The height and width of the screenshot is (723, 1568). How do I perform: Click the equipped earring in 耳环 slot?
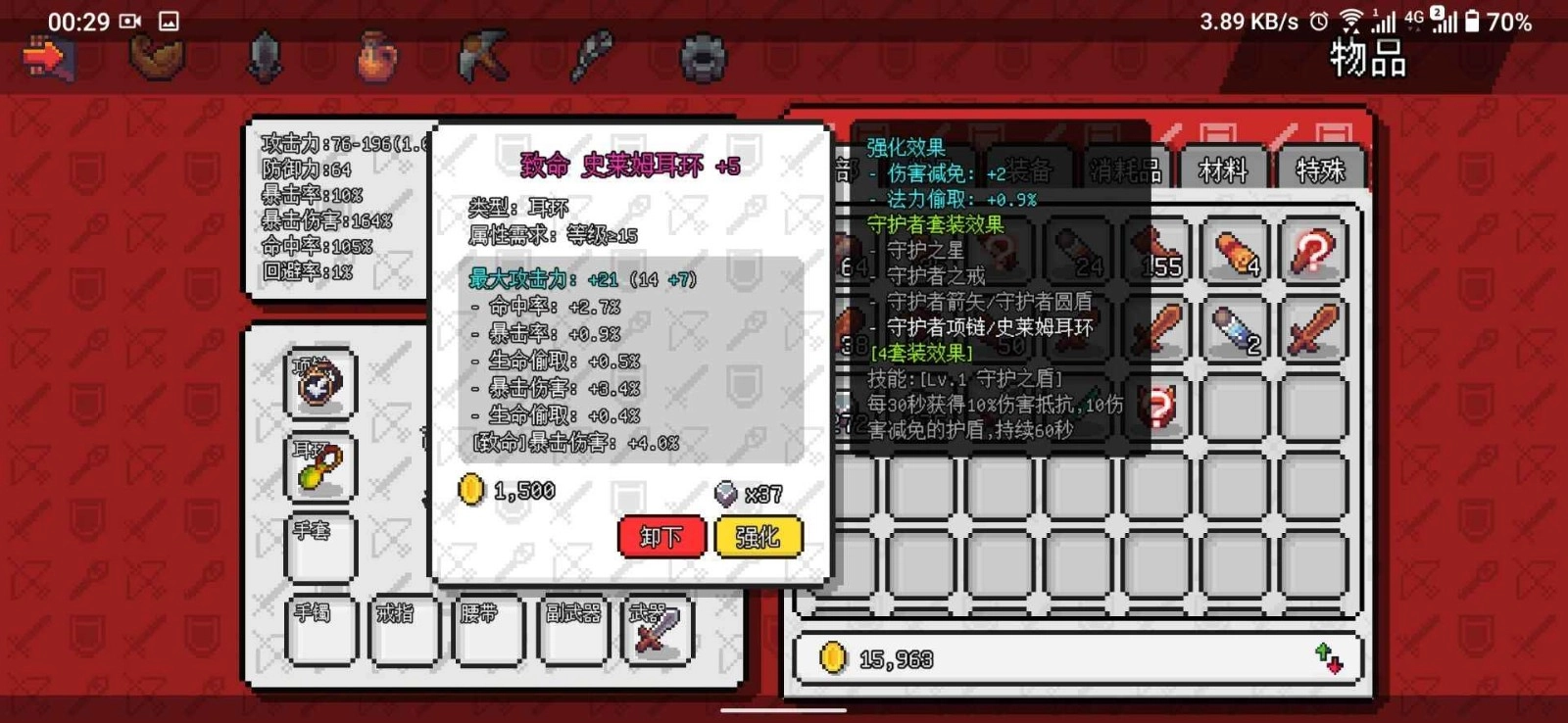click(320, 468)
